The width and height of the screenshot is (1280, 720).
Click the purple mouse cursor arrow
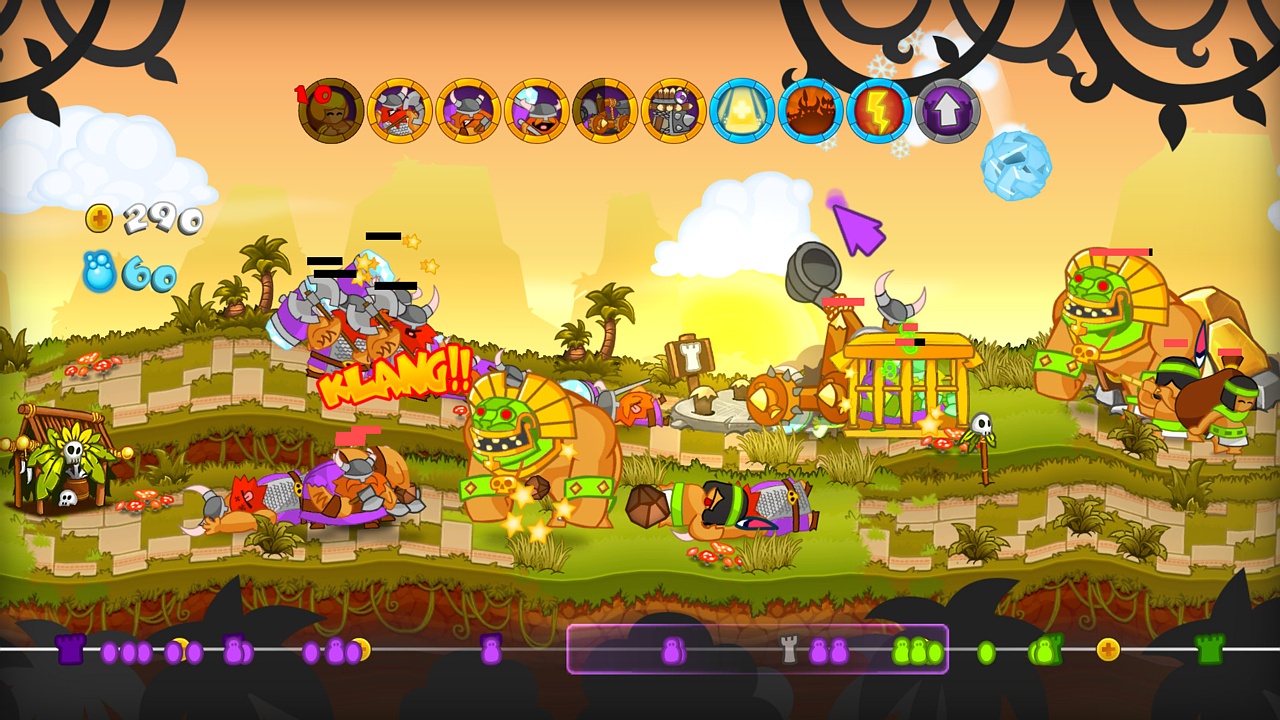pos(856,230)
